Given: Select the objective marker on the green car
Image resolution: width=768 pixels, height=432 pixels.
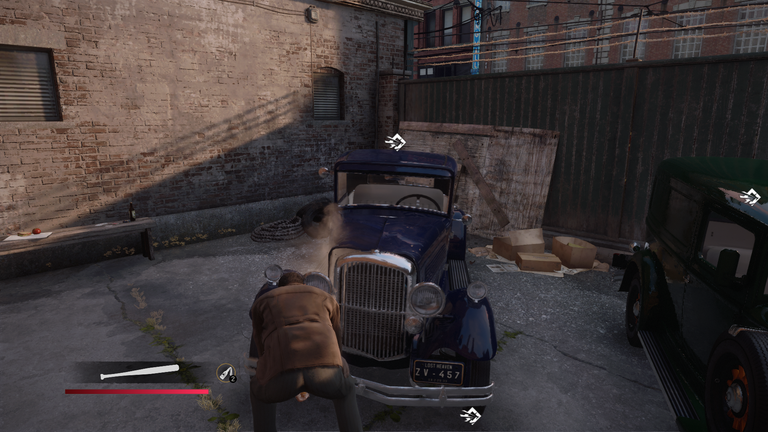Looking at the screenshot, I should click(x=751, y=196).
